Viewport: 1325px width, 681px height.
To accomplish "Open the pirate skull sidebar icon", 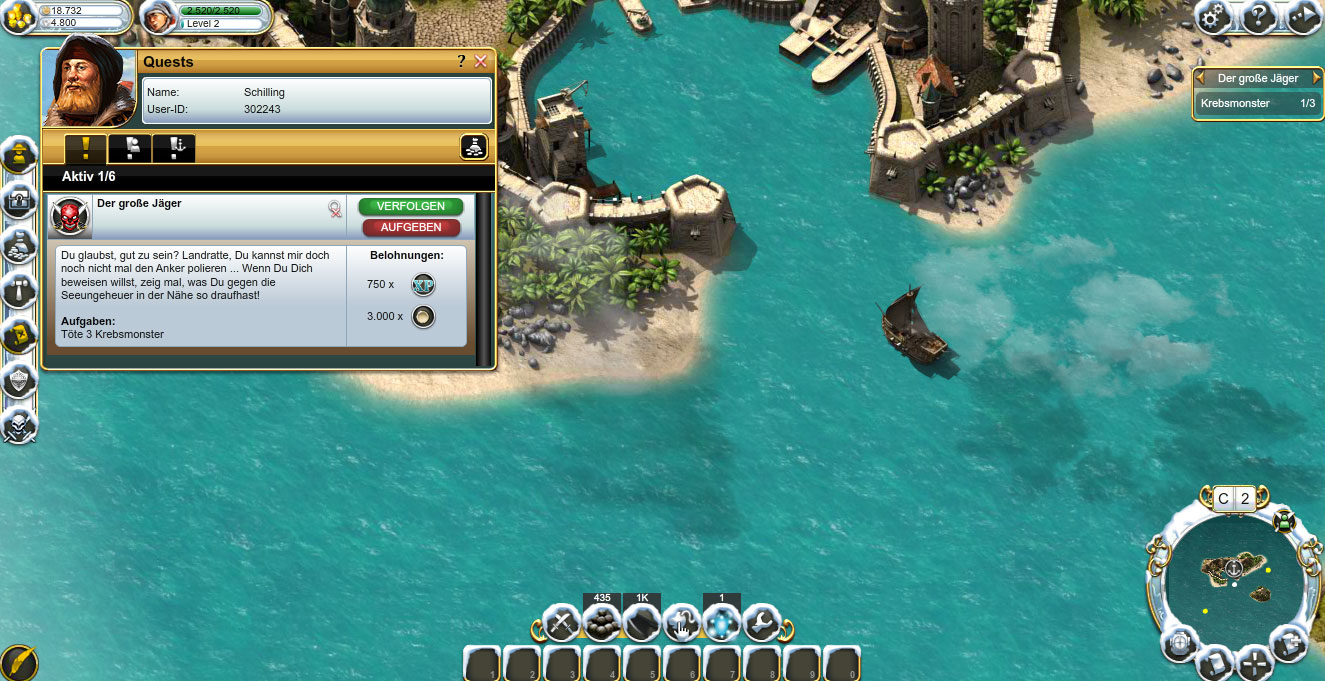I will click(x=19, y=427).
